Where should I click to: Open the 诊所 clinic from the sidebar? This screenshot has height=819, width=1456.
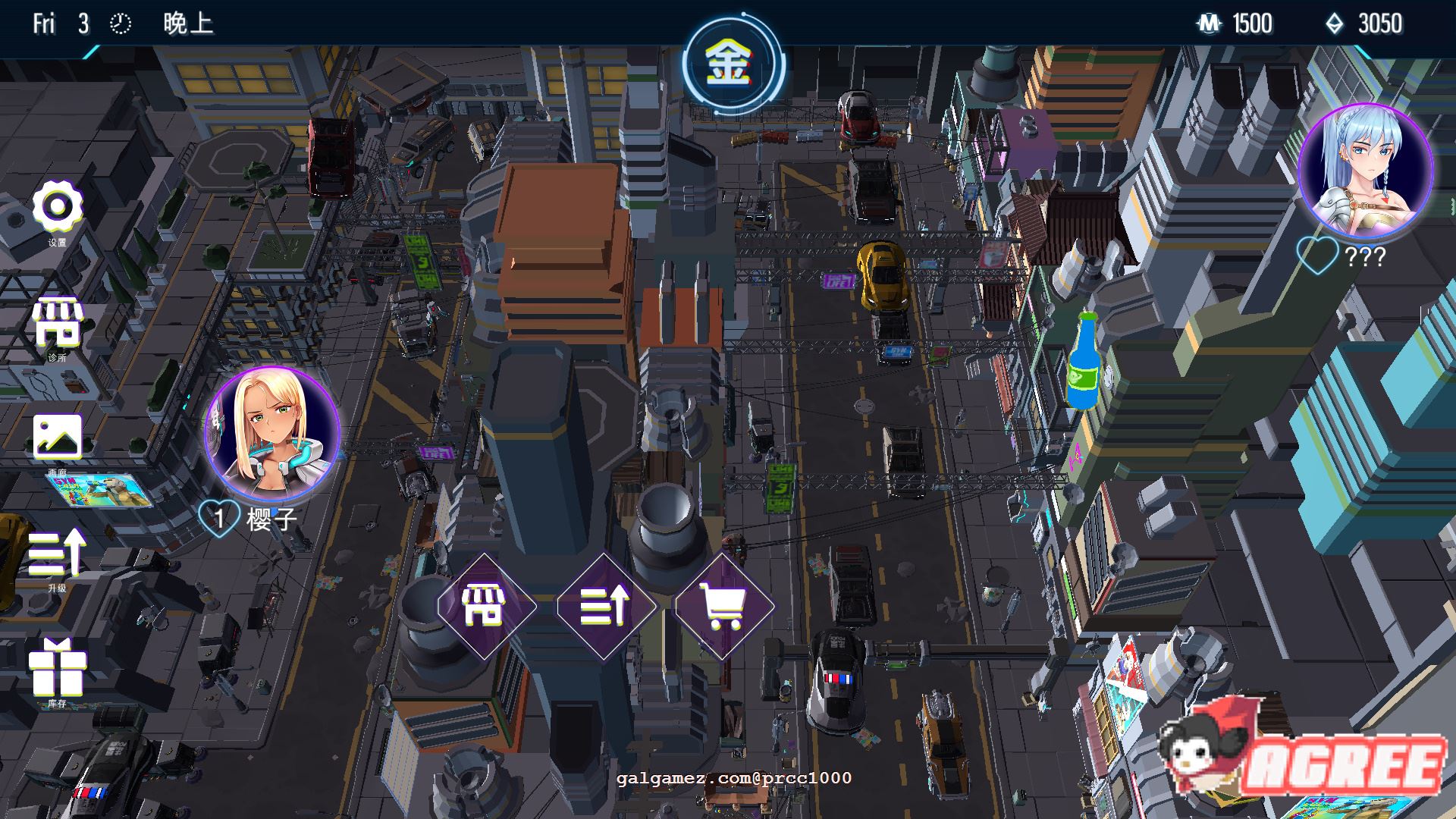[x=57, y=324]
